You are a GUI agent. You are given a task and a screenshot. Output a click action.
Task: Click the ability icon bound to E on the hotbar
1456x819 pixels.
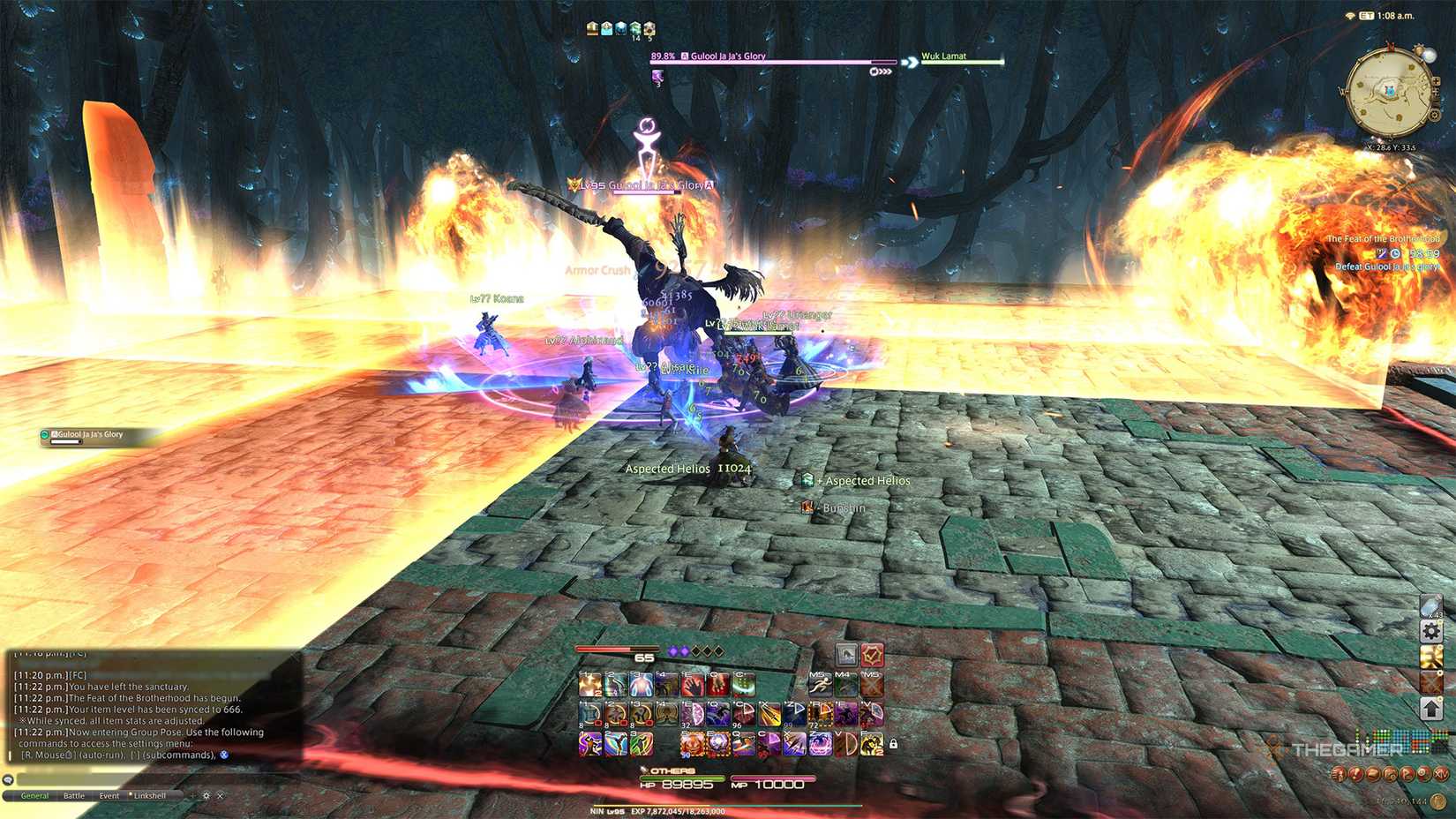point(694,685)
